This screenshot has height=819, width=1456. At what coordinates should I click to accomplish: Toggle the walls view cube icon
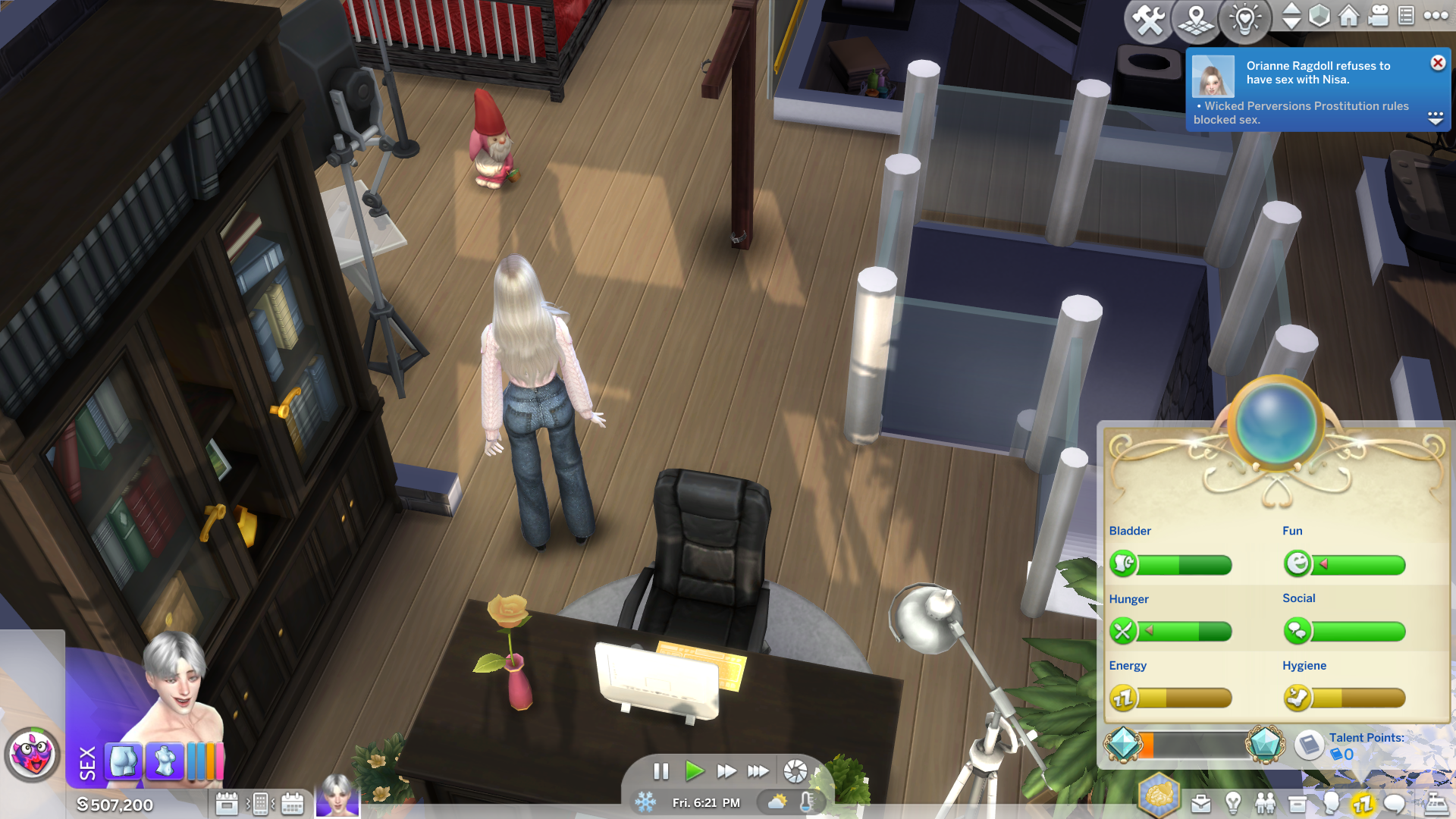pos(1319,16)
